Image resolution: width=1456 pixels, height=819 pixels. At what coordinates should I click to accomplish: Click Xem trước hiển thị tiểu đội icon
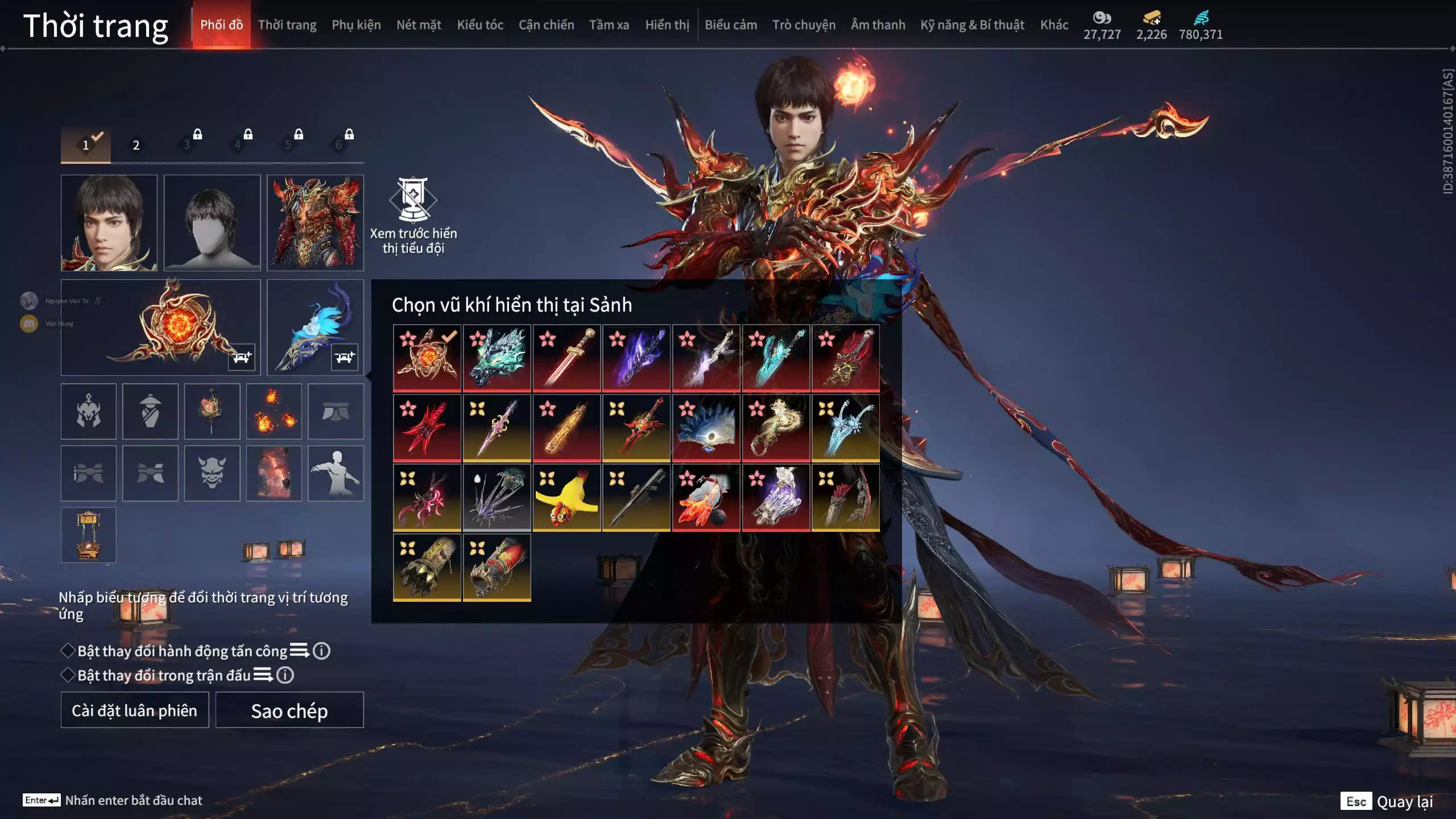click(x=413, y=199)
